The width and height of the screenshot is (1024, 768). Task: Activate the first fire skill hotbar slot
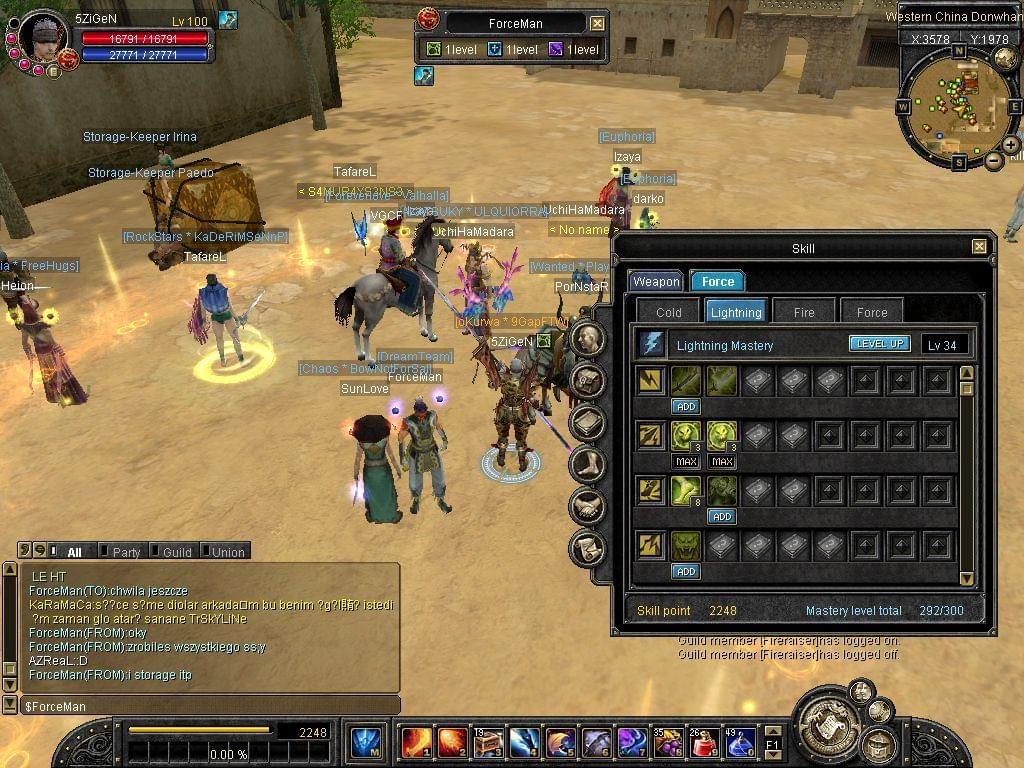tap(415, 743)
